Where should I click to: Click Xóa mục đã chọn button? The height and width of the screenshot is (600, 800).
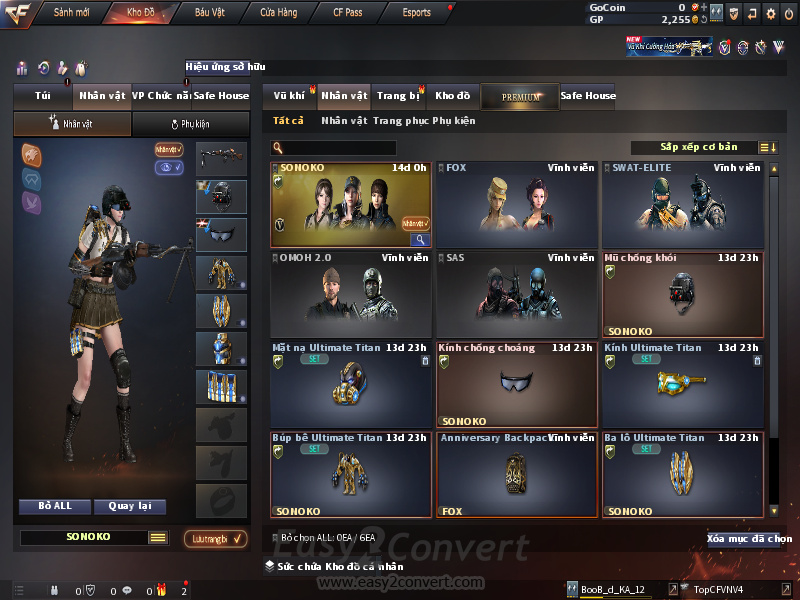[749, 539]
